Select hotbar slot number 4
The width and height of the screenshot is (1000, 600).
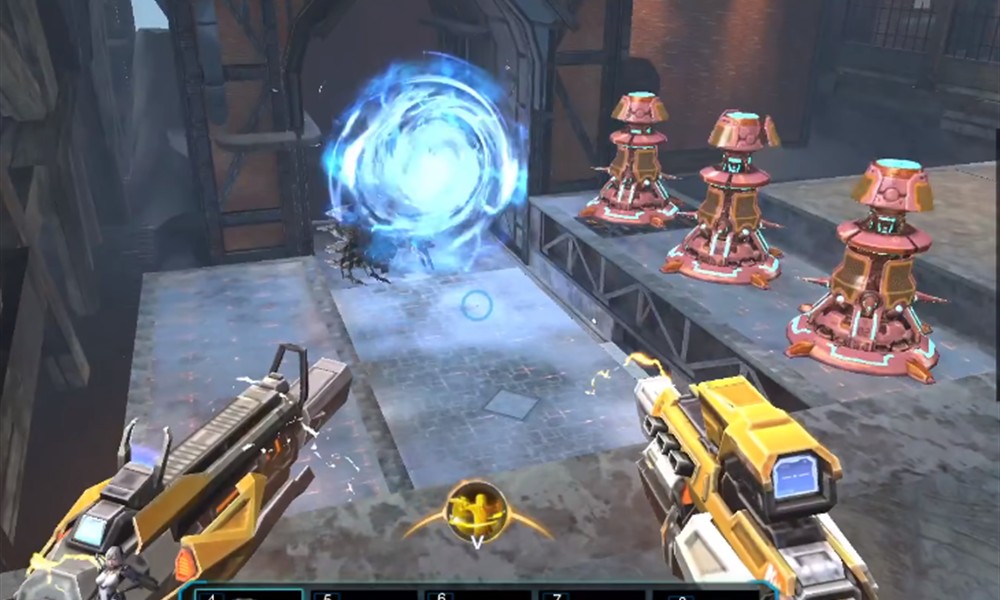pos(249,594)
